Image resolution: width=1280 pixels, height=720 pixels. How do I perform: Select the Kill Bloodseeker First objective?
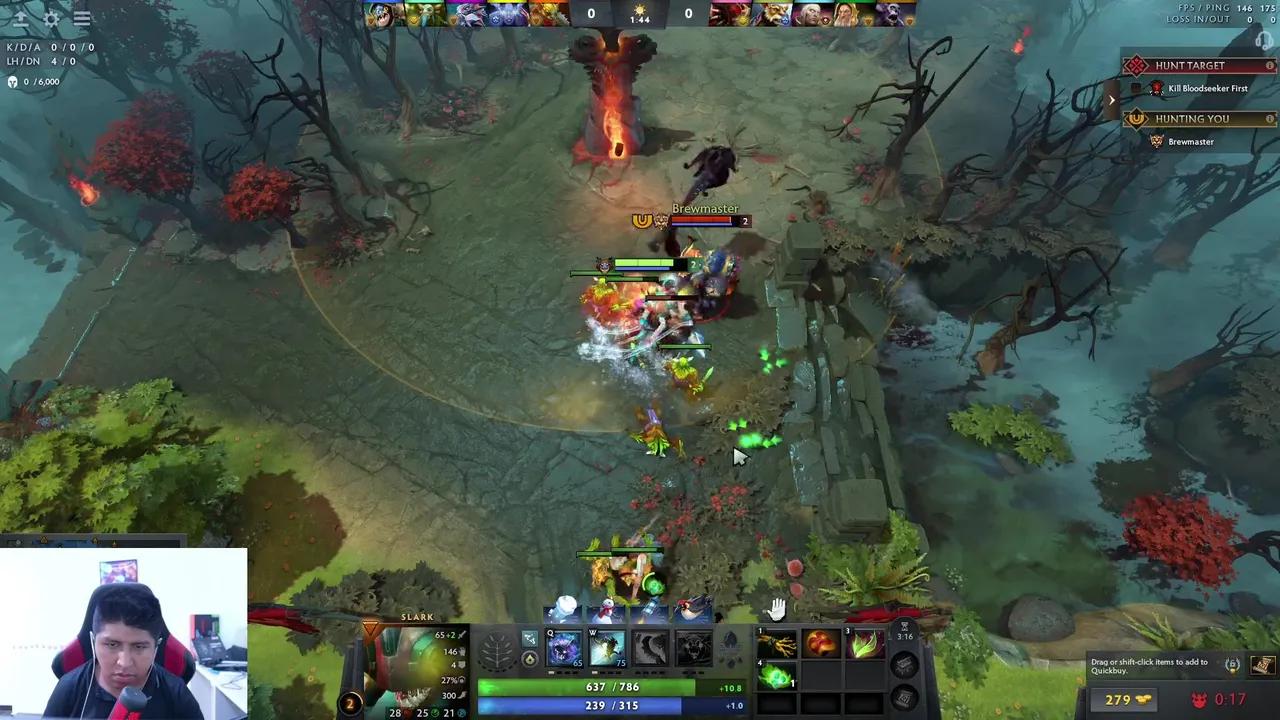1208,88
